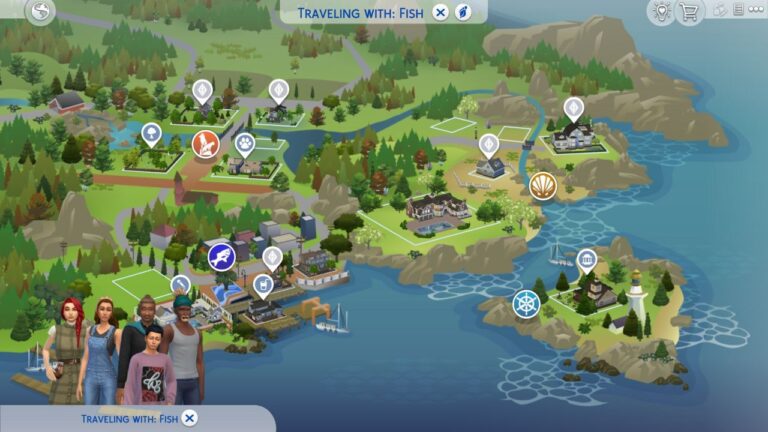
Task: Return to the world selection globe
Action: [x=41, y=12]
